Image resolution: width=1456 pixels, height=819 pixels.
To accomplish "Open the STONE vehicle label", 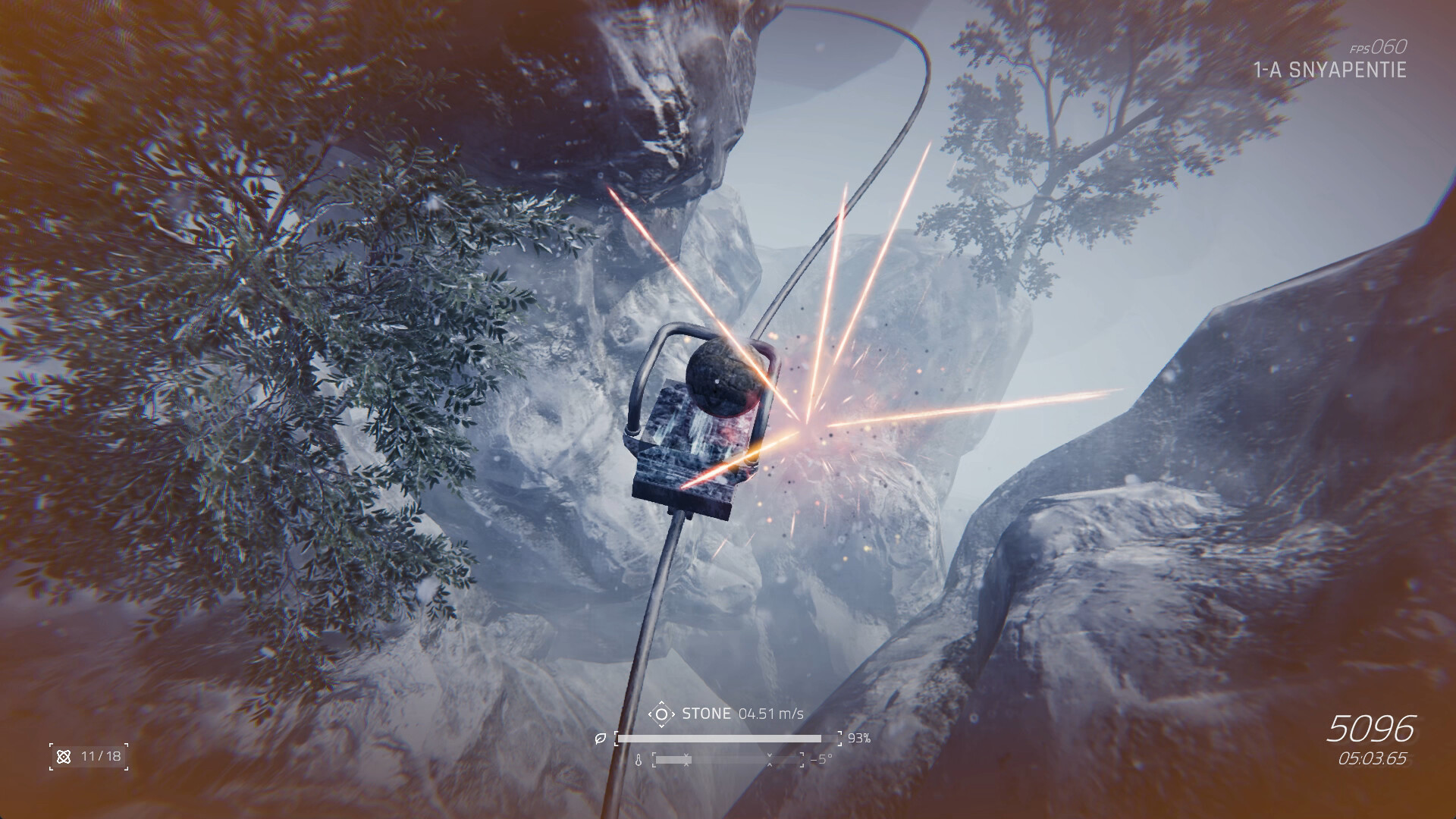I will tap(706, 713).
